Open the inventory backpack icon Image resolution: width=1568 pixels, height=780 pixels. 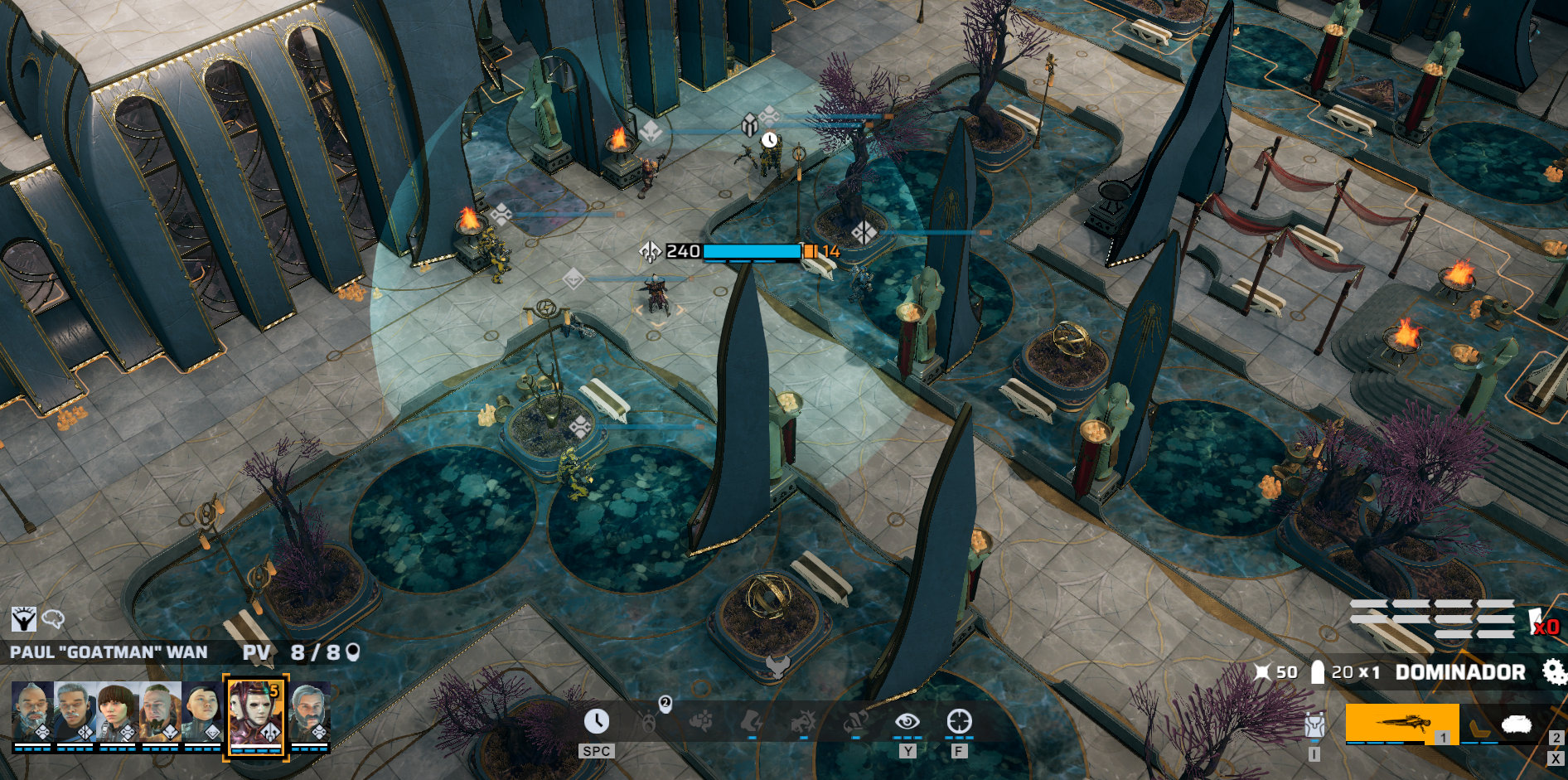[x=1314, y=725]
